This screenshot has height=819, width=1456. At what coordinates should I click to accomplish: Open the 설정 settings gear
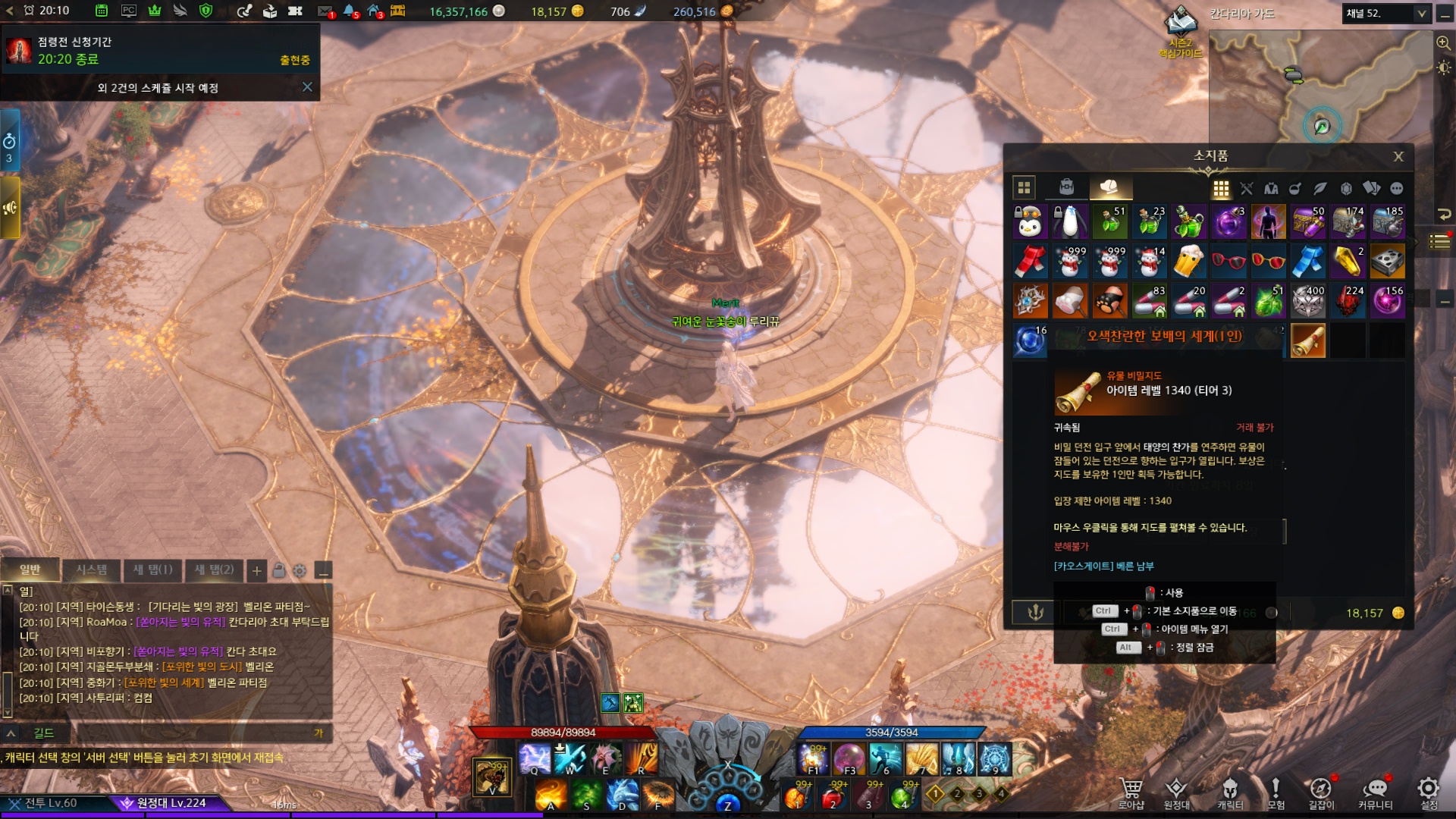tap(1429, 792)
